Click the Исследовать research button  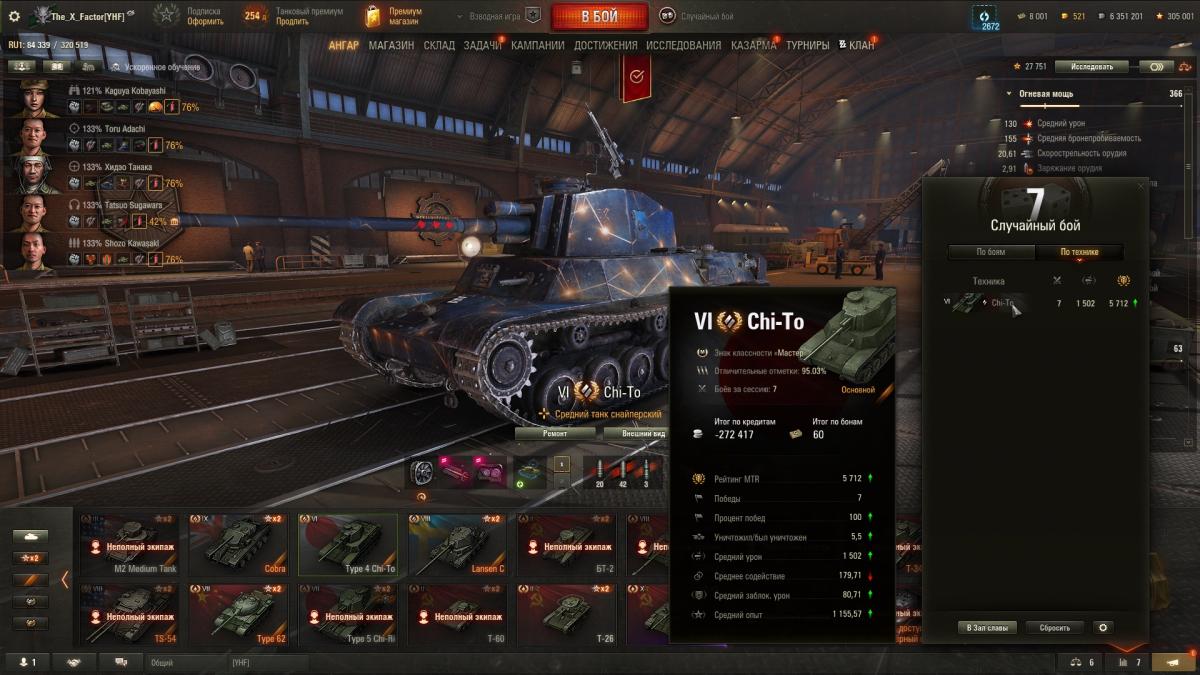[1091, 67]
